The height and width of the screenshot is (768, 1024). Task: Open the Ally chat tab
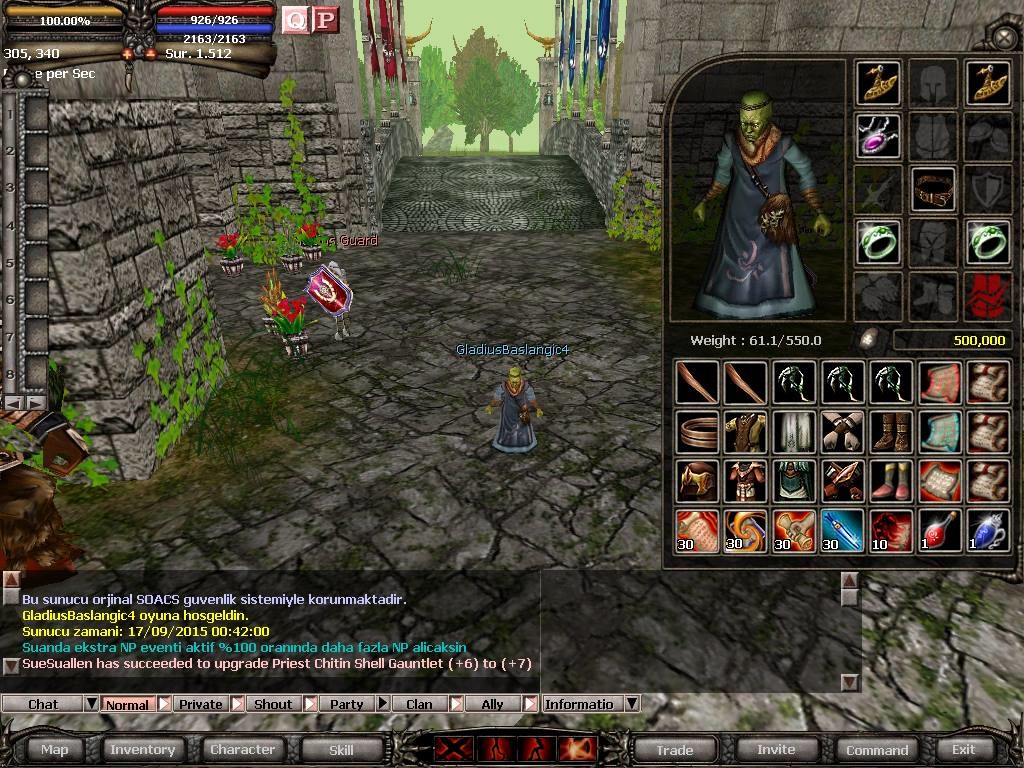[492, 704]
